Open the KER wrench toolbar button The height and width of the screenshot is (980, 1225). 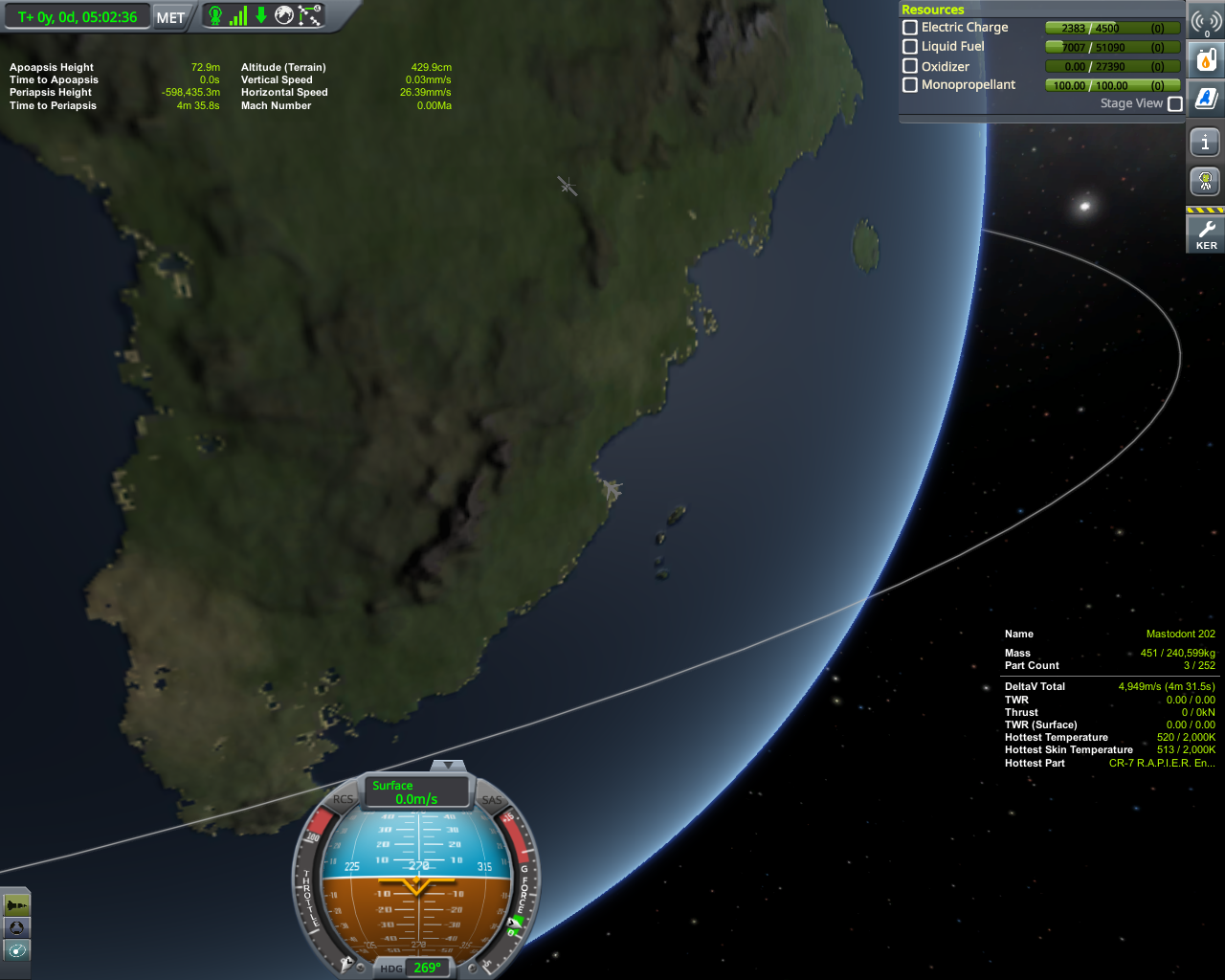1206,234
